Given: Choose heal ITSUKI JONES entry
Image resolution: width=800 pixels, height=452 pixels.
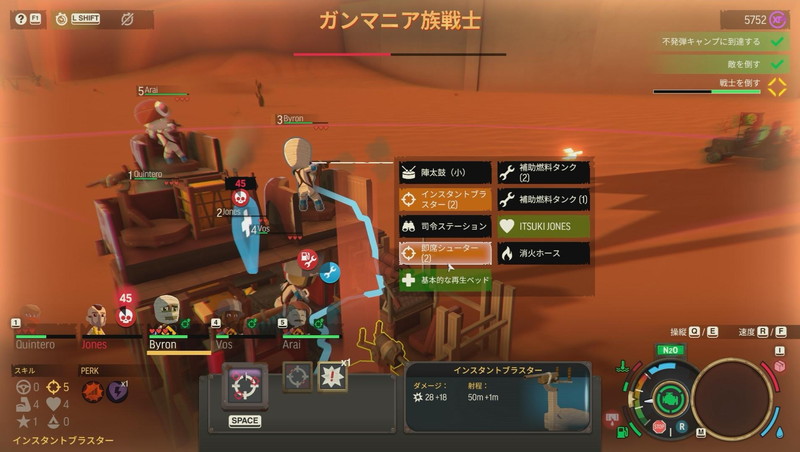Looking at the screenshot, I should point(543,226).
